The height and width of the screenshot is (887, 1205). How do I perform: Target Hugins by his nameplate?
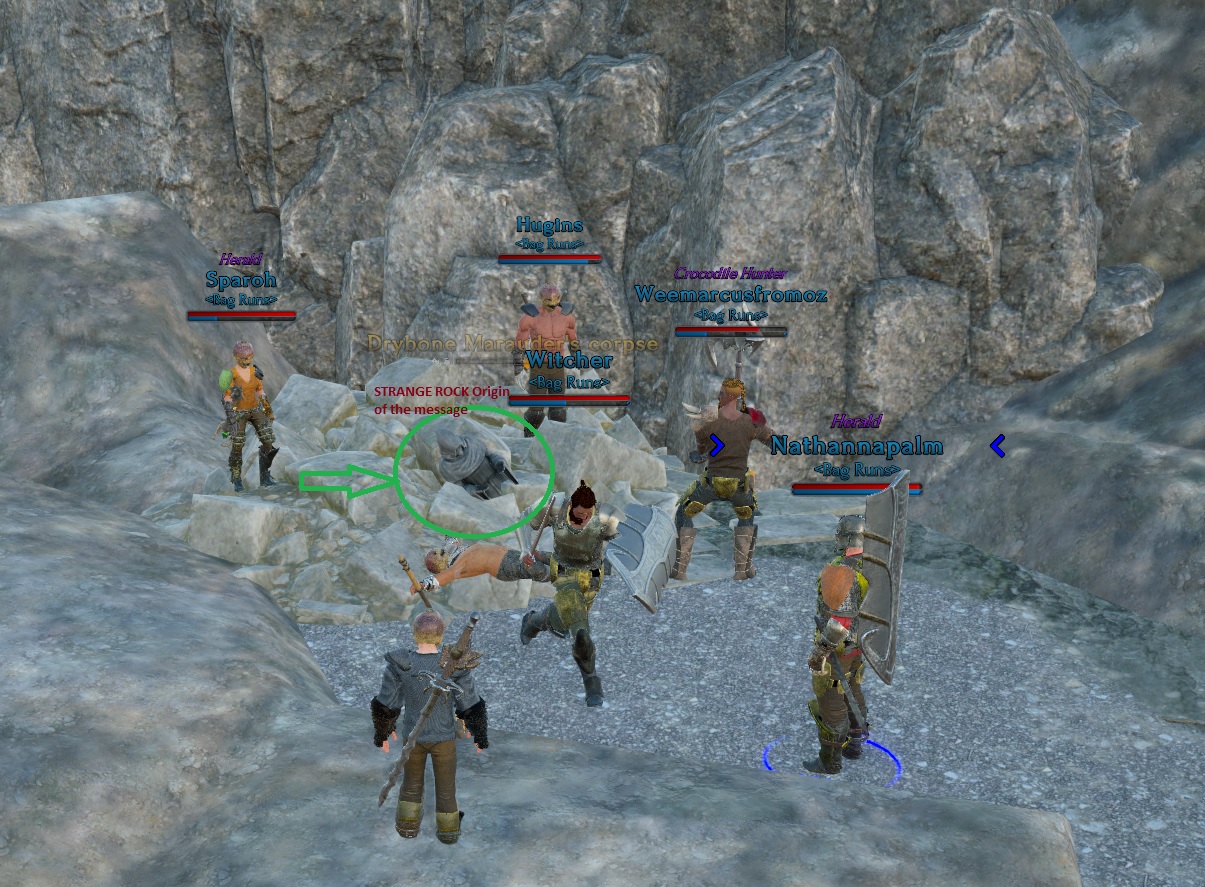[549, 225]
